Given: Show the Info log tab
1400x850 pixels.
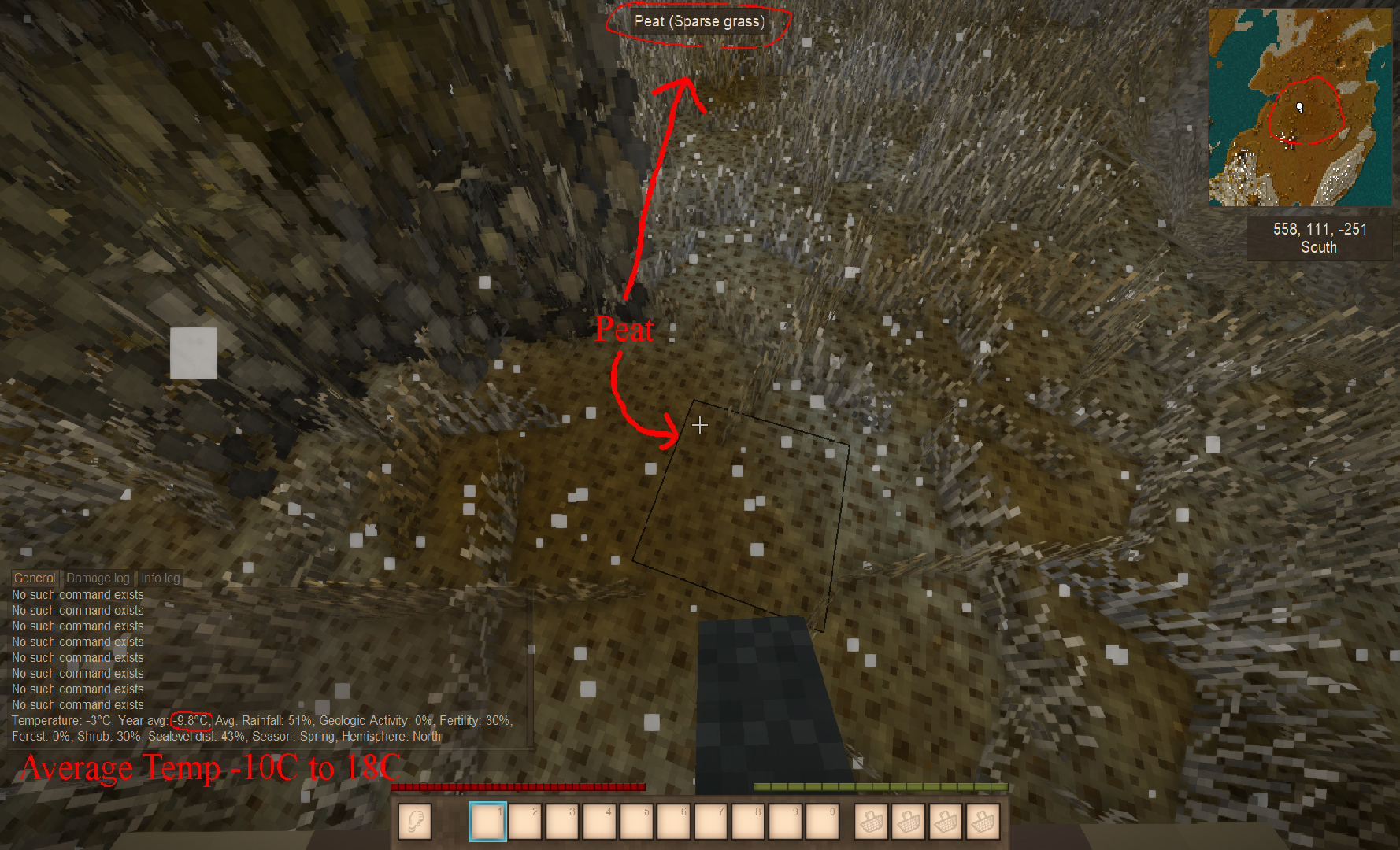Looking at the screenshot, I should click(x=161, y=578).
